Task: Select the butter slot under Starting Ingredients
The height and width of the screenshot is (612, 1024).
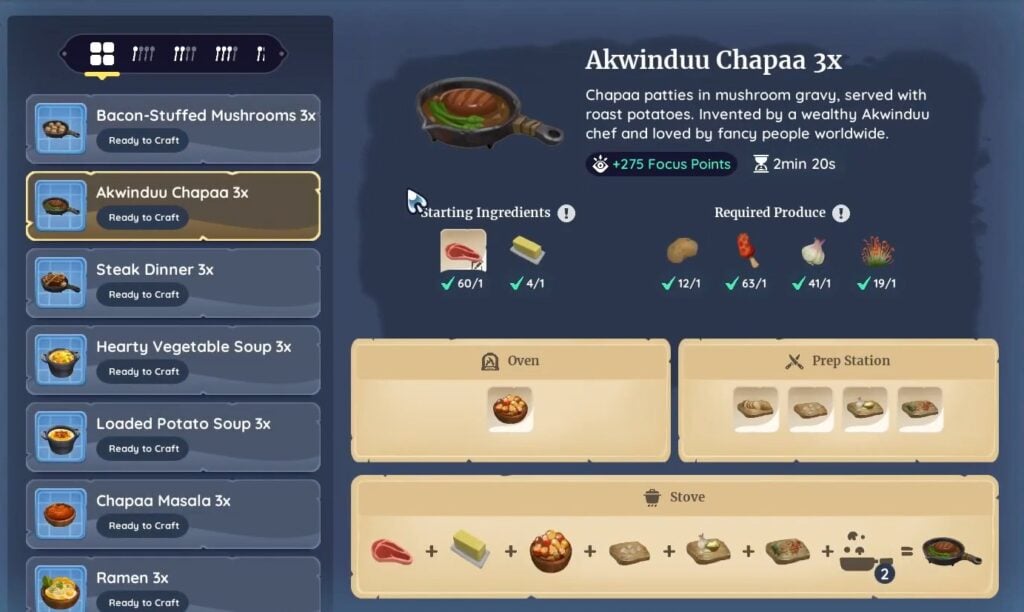Action: pos(527,251)
